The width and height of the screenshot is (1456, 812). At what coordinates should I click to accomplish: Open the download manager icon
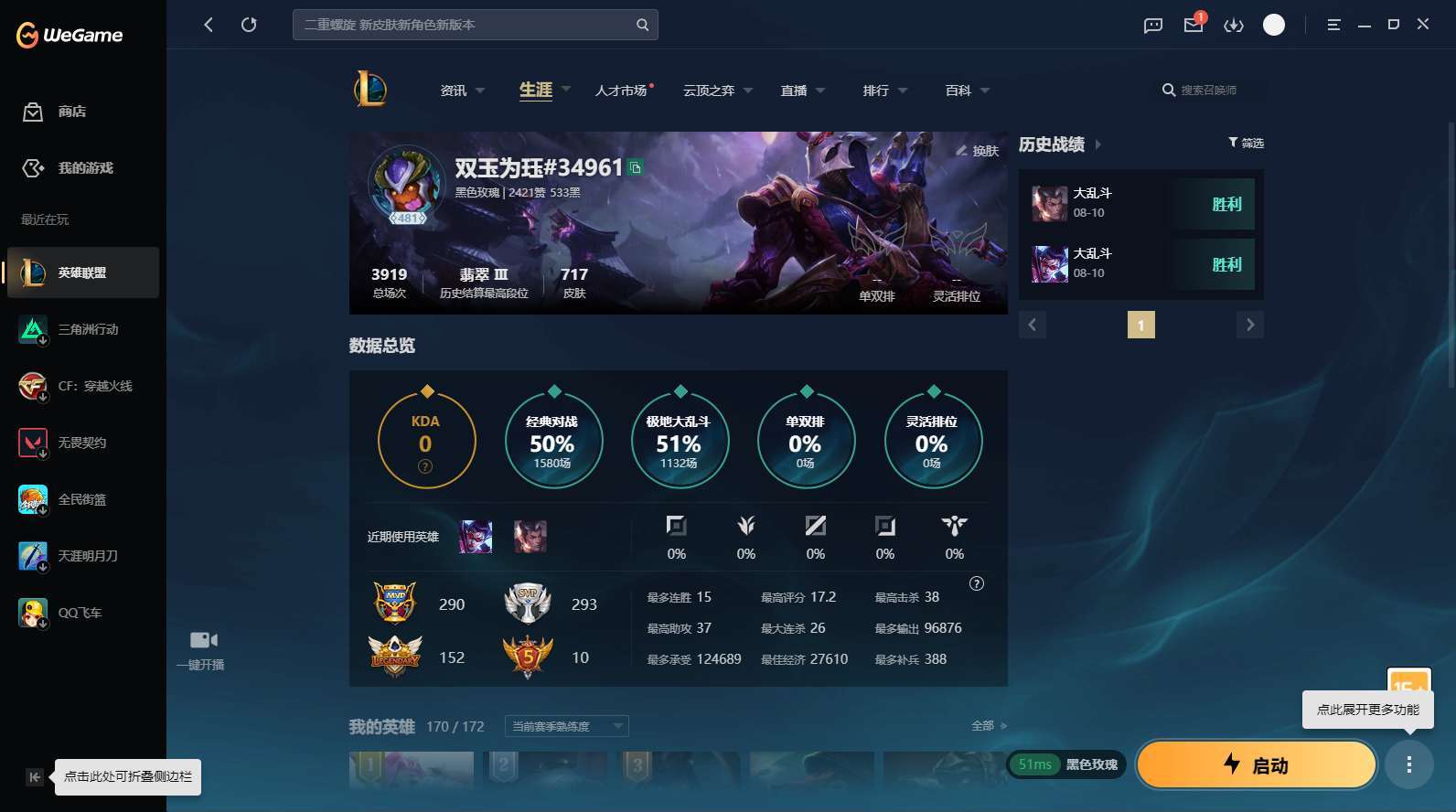point(1233,25)
